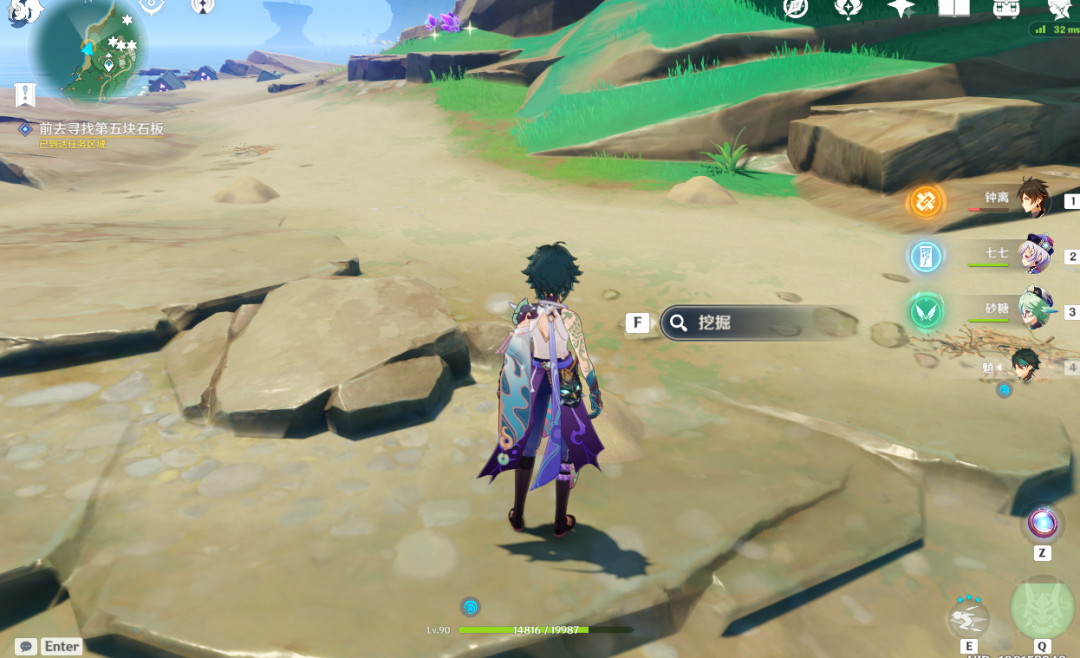Viewport: 1080px width, 658px height.
Task: Open the compass events icon
Action: point(796,8)
